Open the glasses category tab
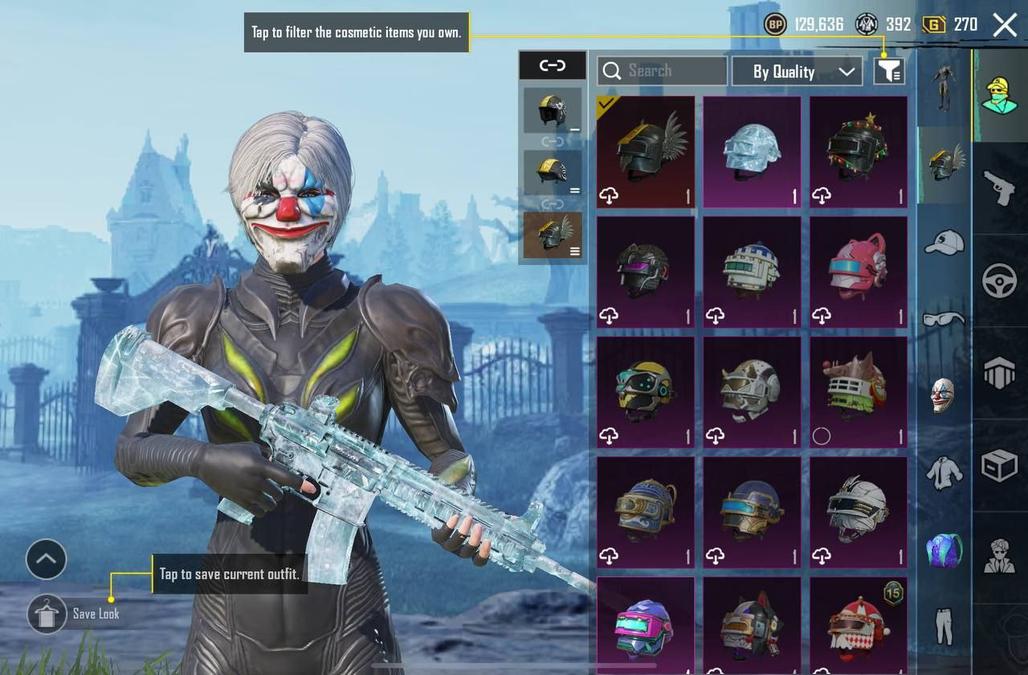1028x675 pixels. coord(943,319)
